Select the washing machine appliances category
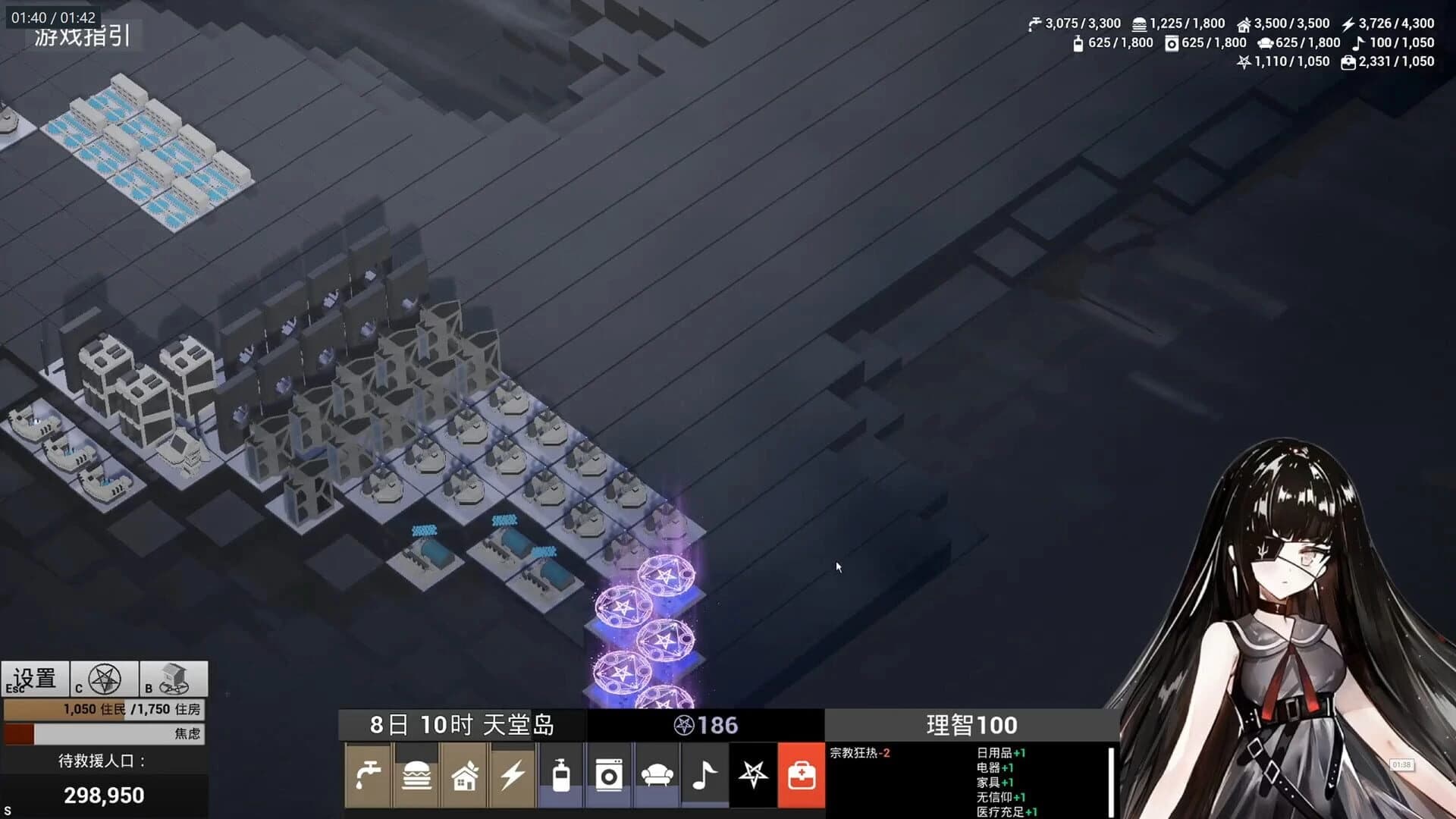 (609, 775)
